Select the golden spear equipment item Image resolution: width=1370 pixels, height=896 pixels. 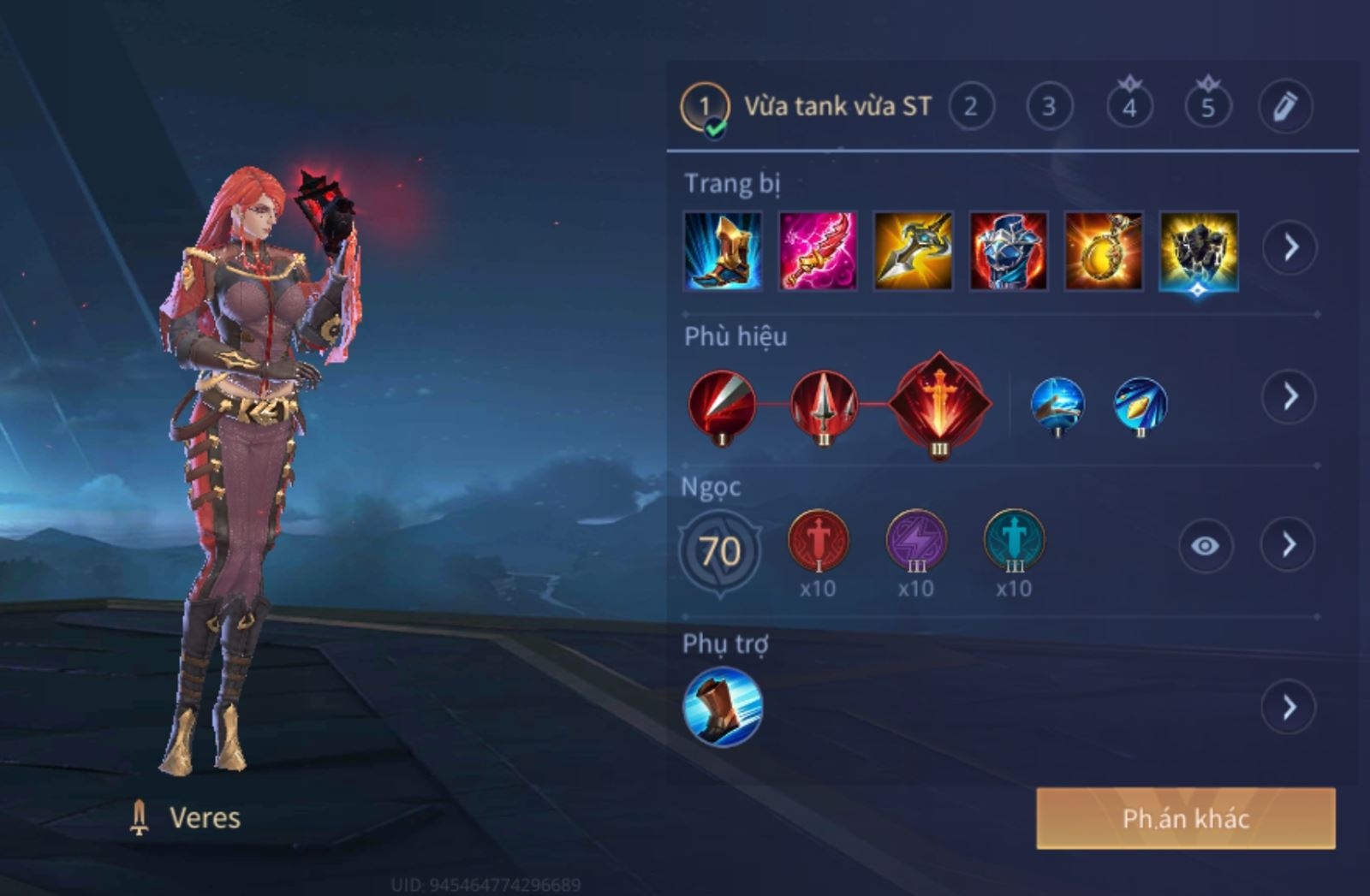point(913,251)
